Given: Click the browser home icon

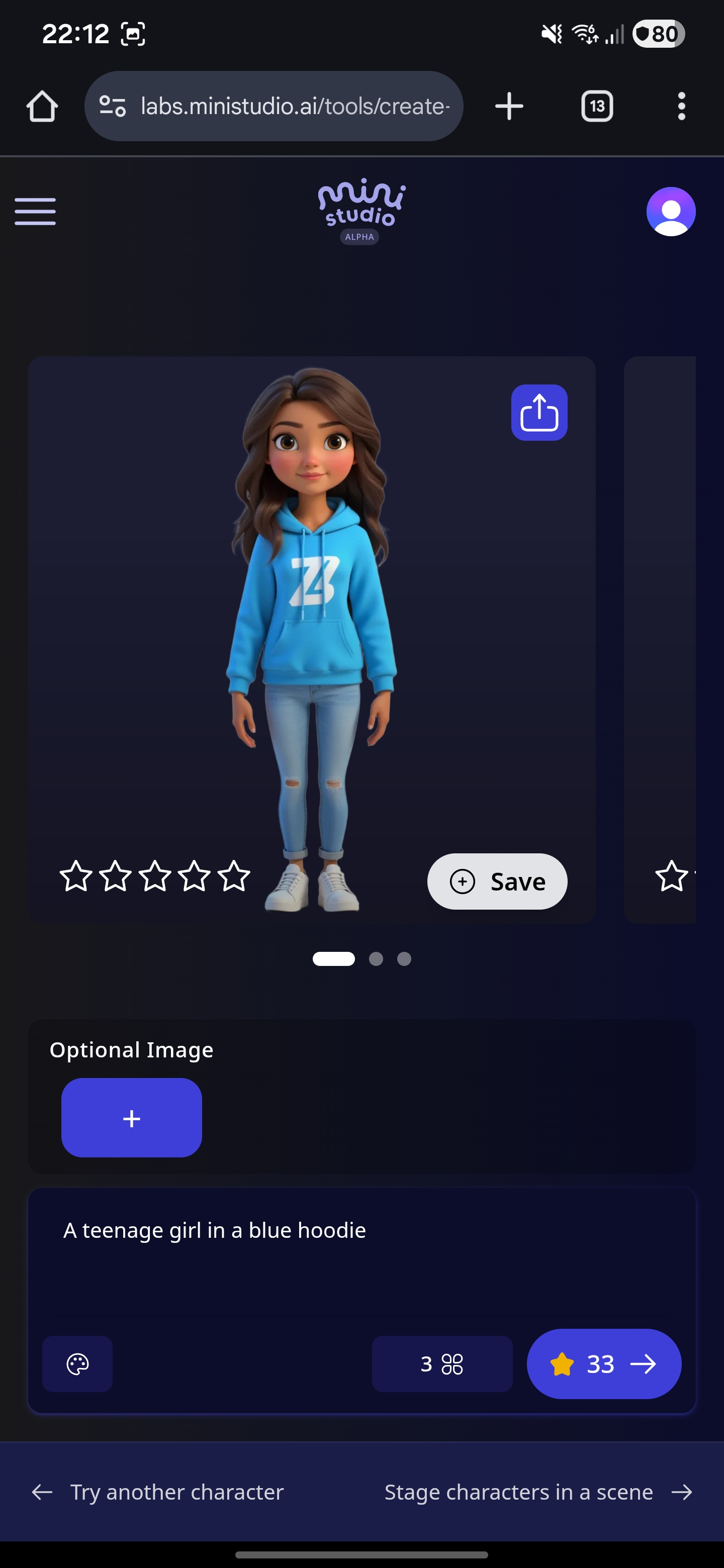Looking at the screenshot, I should [41, 106].
